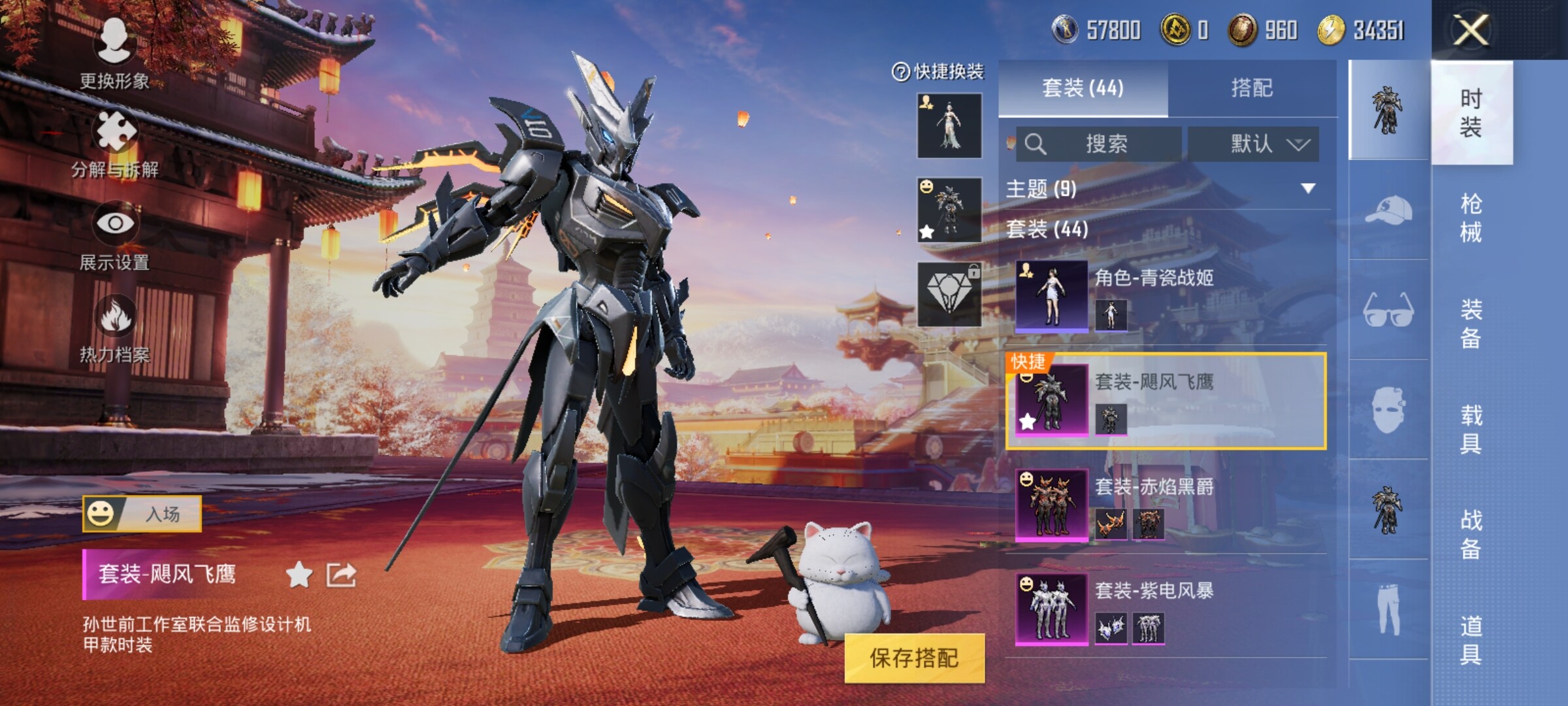This screenshot has height=706, width=1568.
Task: Choose the 套装-紫电风暴 outfit
Action: tap(1169, 610)
